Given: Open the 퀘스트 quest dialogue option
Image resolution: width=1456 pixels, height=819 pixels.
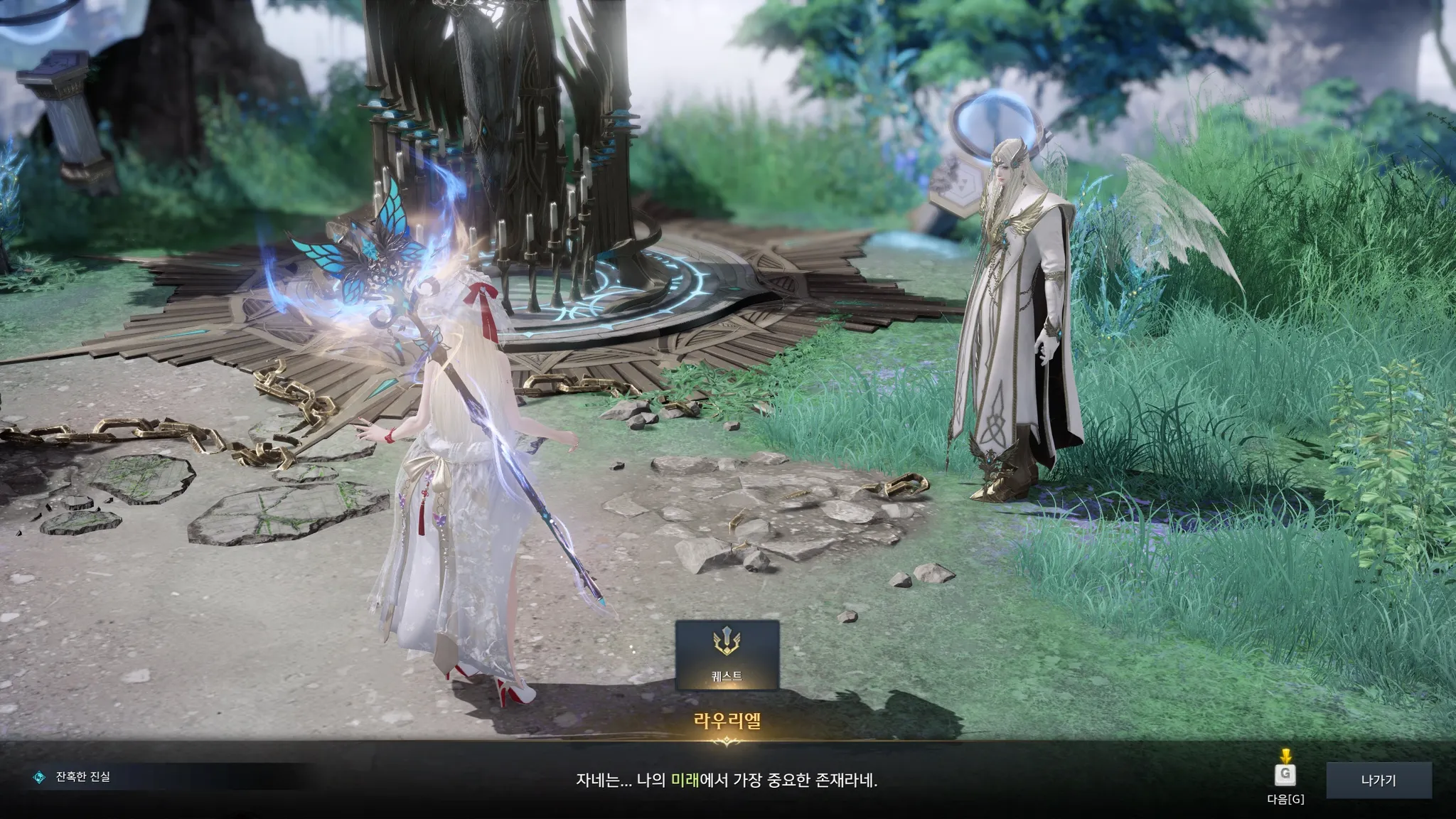Looking at the screenshot, I should (x=727, y=655).
